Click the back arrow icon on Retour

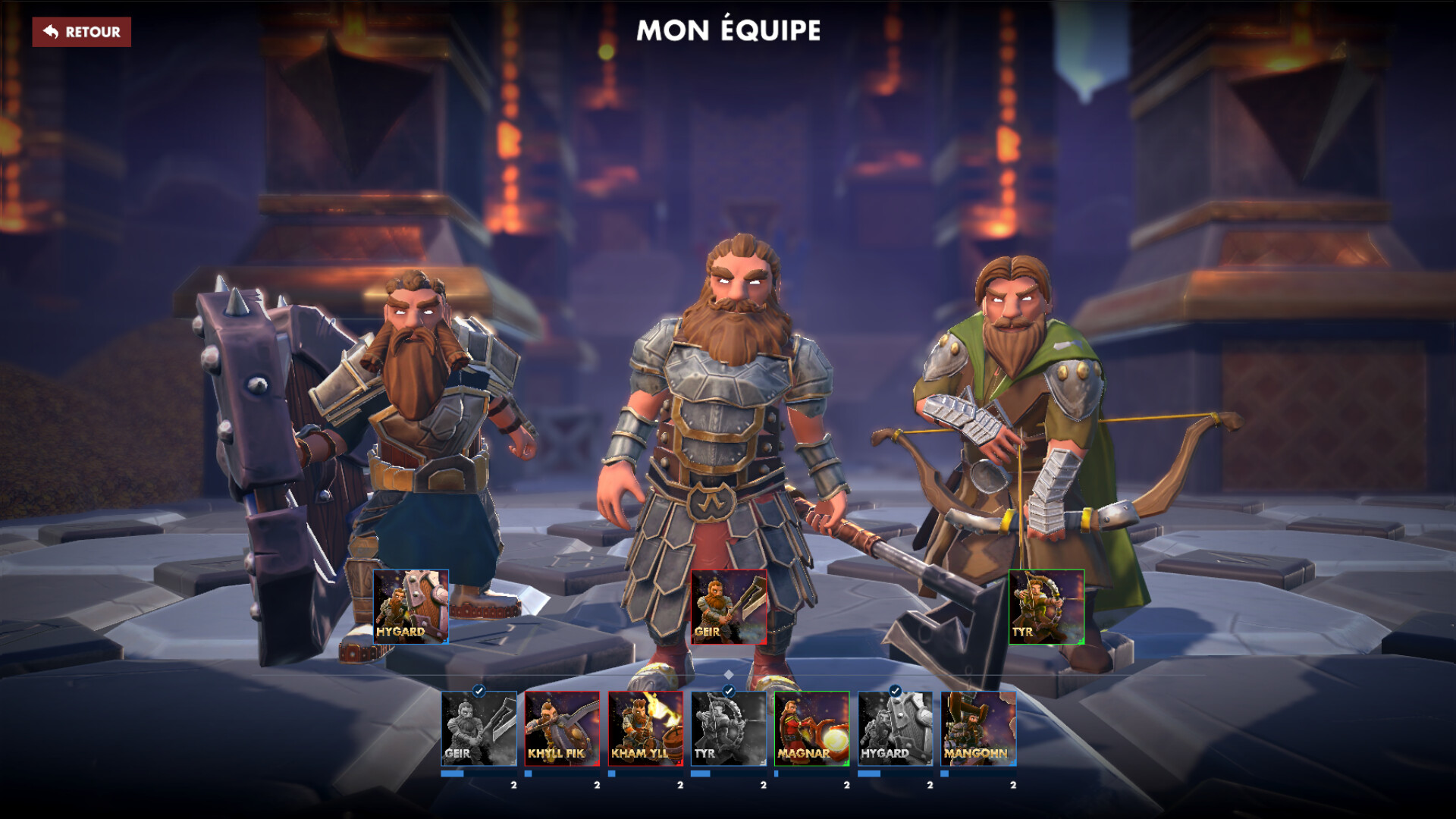coord(52,33)
